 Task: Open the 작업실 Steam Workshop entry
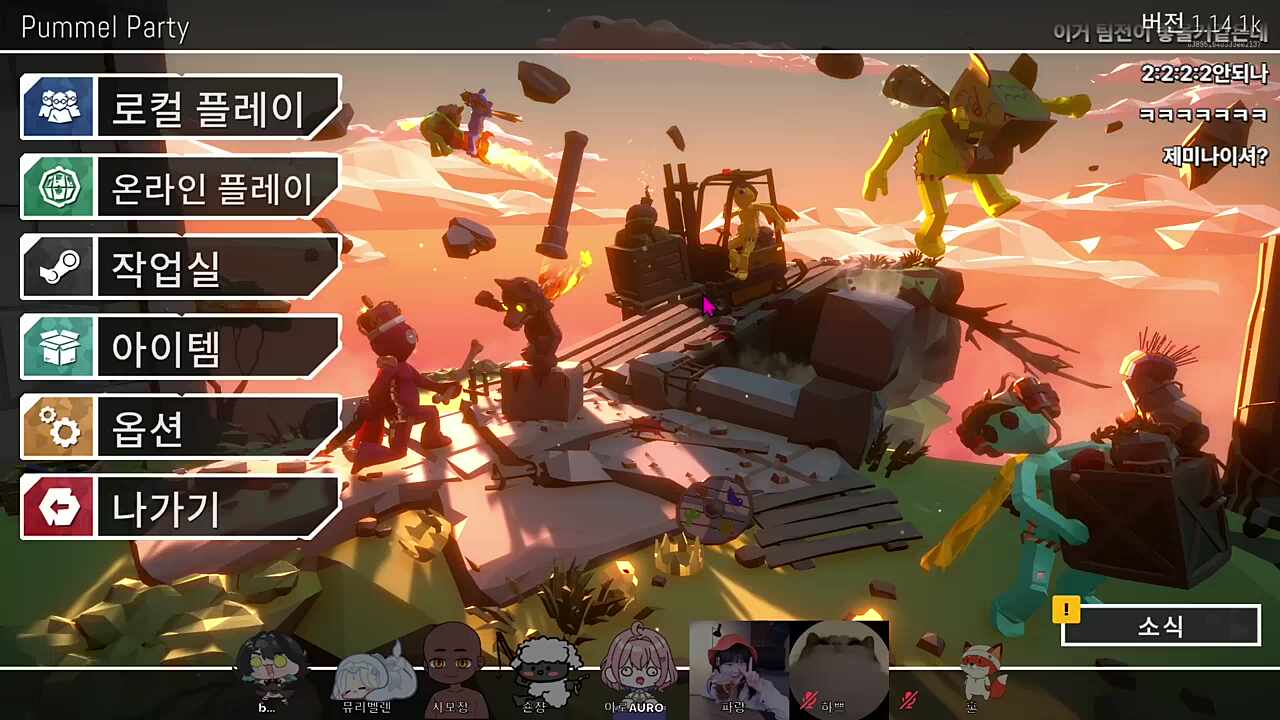[180, 267]
